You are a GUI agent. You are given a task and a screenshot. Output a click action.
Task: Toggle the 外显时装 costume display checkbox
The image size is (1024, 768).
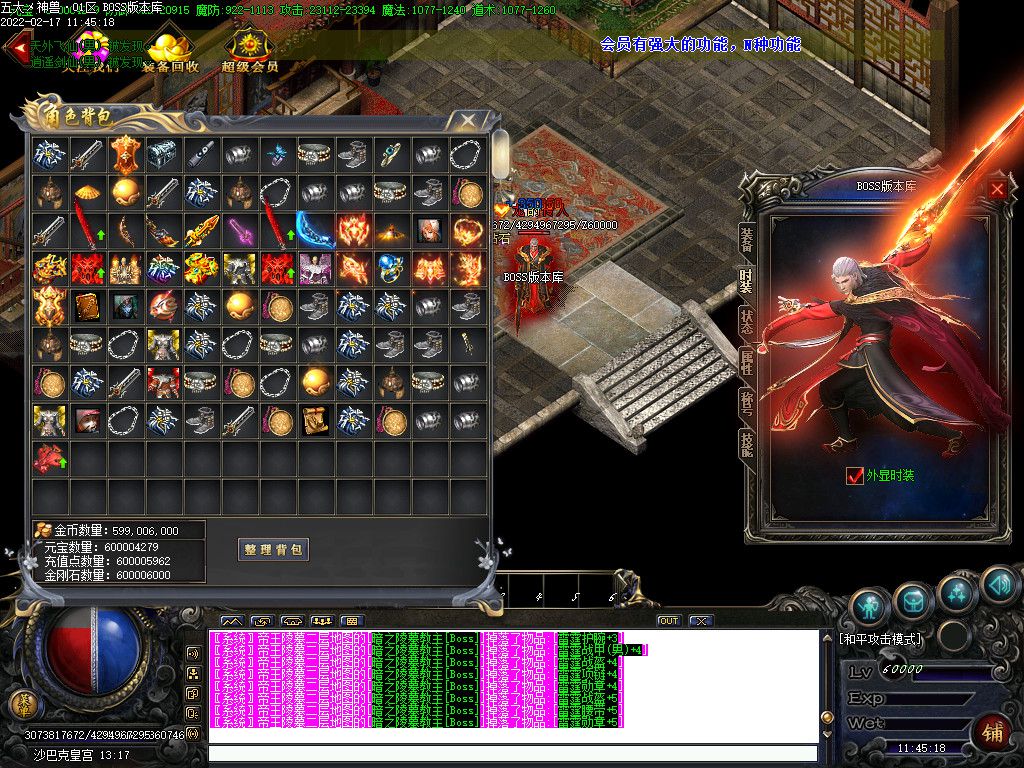click(x=854, y=476)
